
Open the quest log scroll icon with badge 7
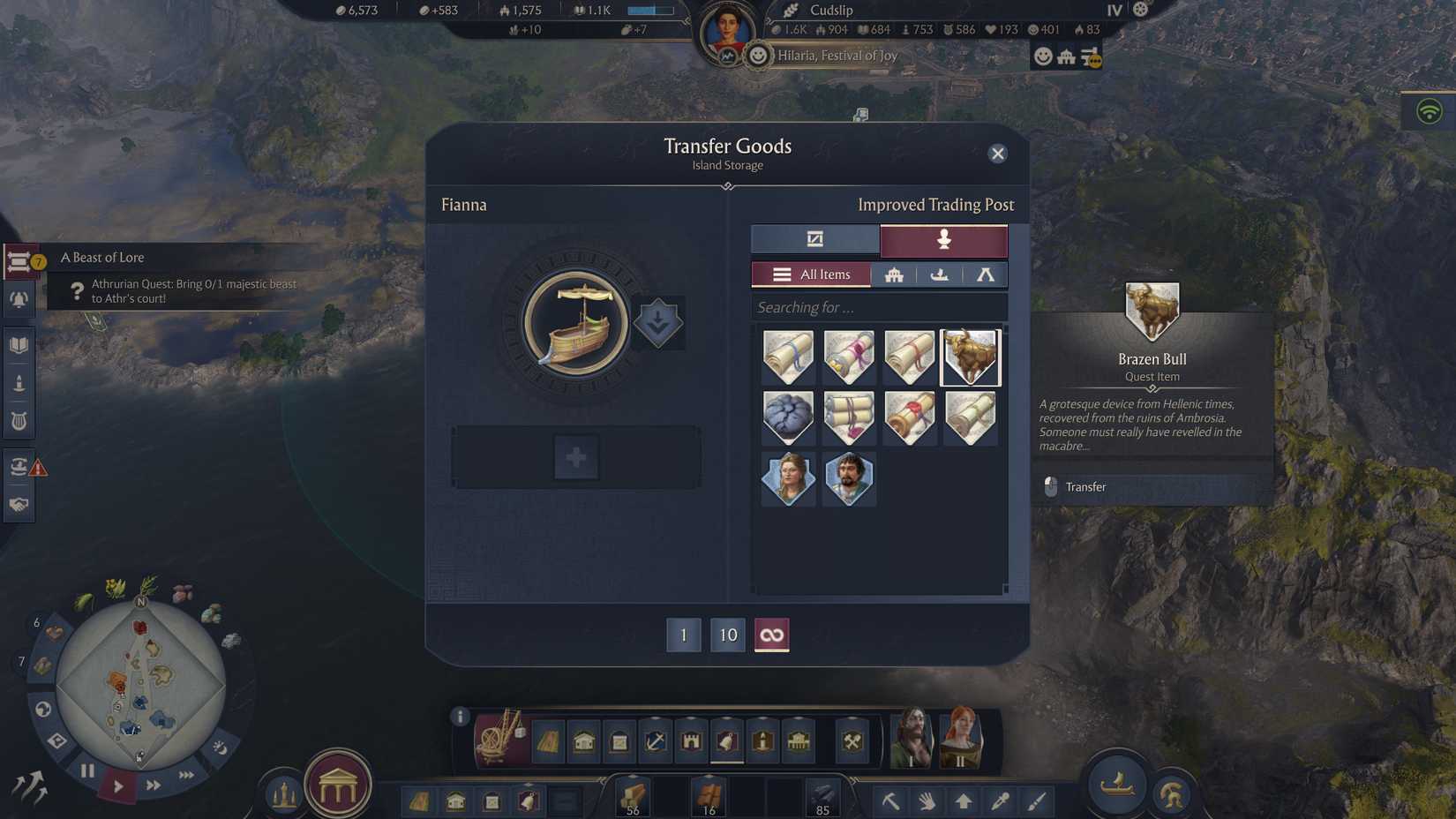pos(19,258)
